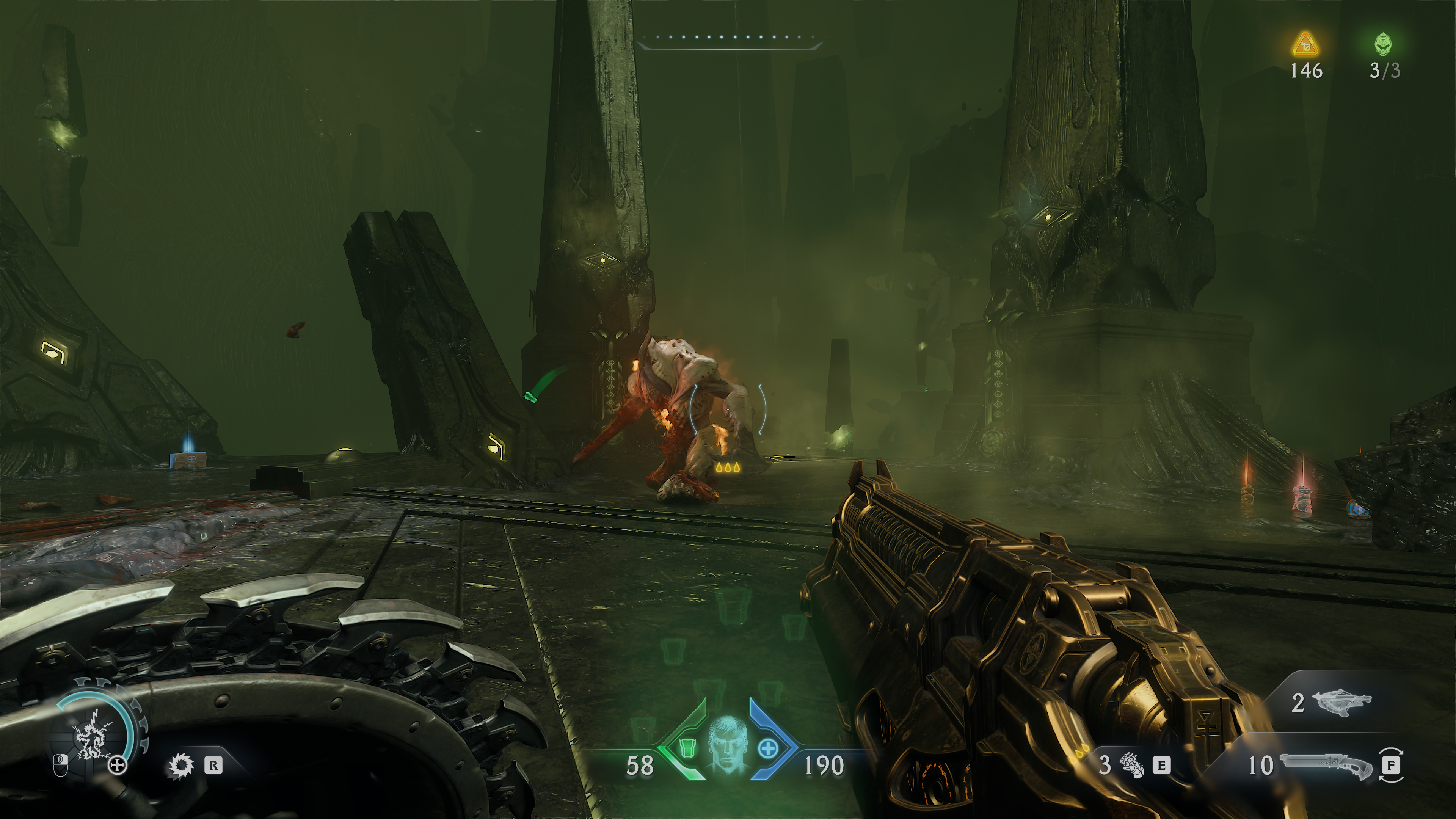Click the green helmet lives icon
Image resolution: width=1456 pixels, height=819 pixels.
1383,44
